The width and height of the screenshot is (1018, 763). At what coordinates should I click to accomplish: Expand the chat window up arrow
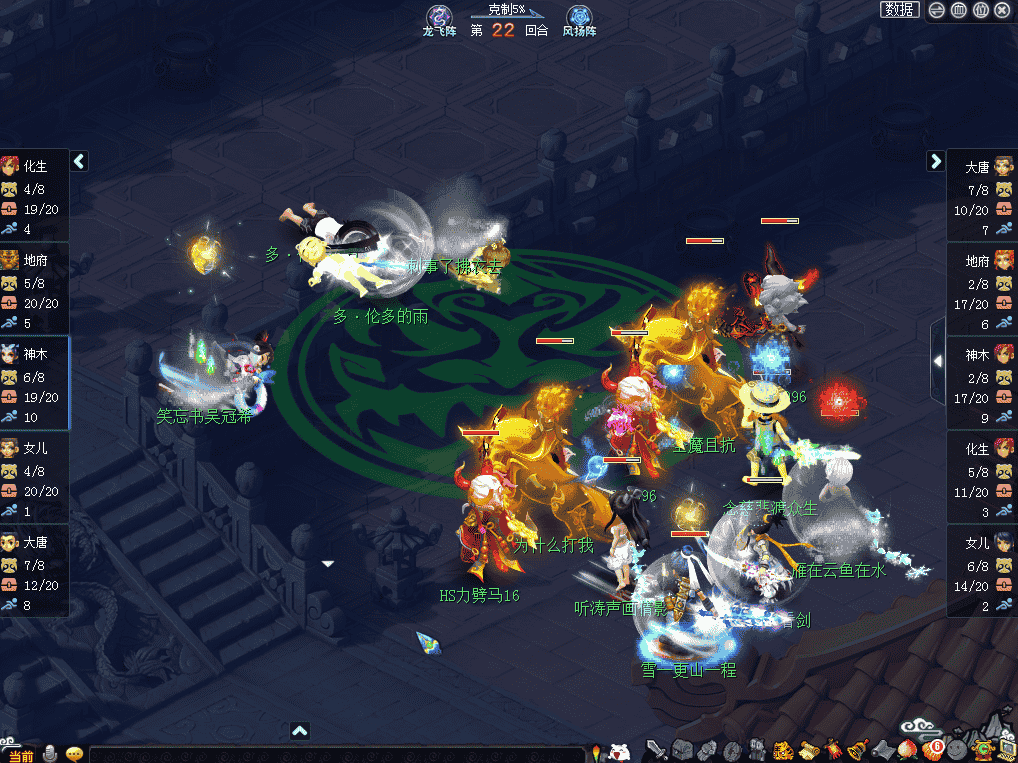299,731
